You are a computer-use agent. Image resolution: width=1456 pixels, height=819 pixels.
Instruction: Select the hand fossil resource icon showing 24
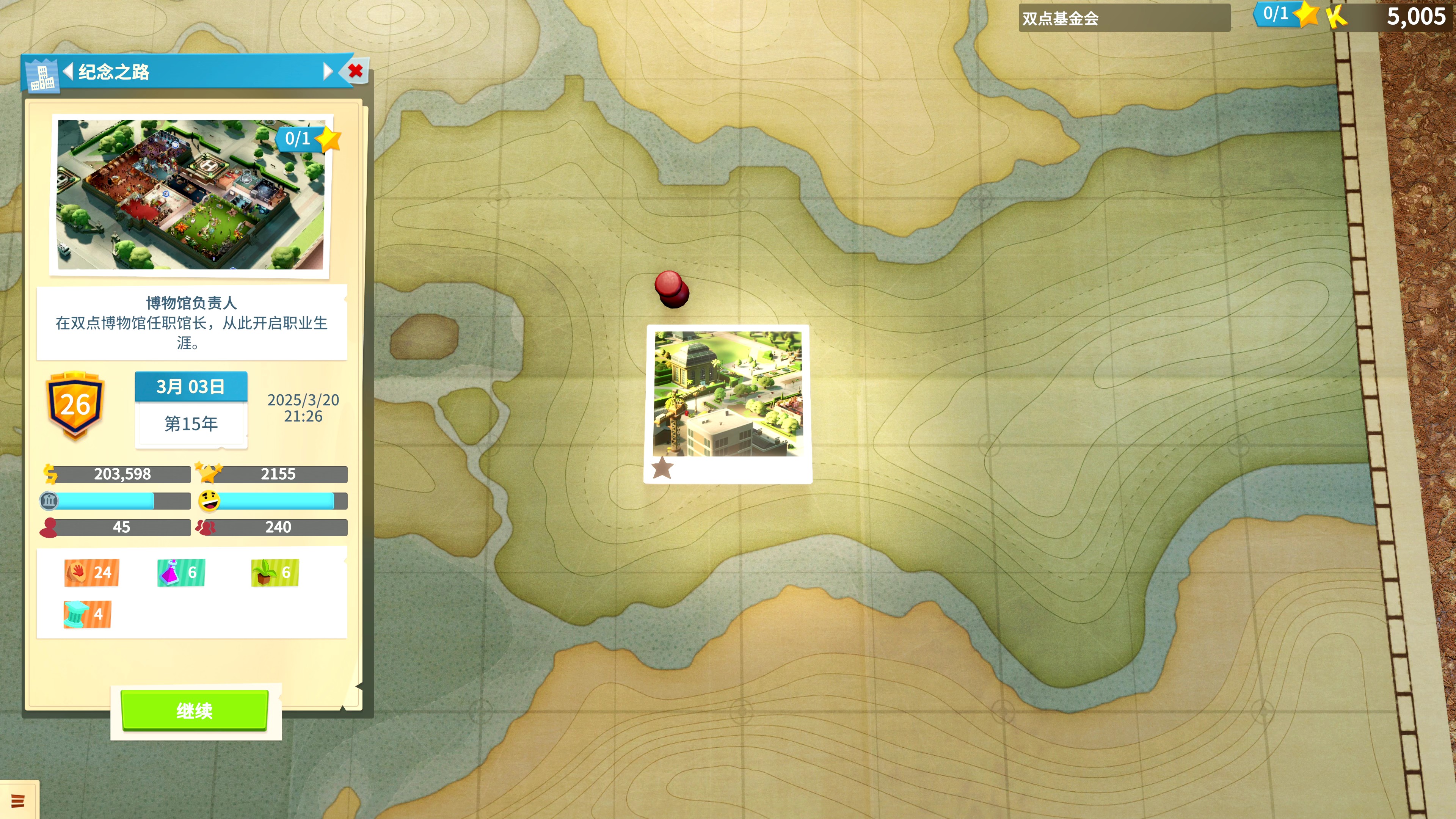(91, 573)
